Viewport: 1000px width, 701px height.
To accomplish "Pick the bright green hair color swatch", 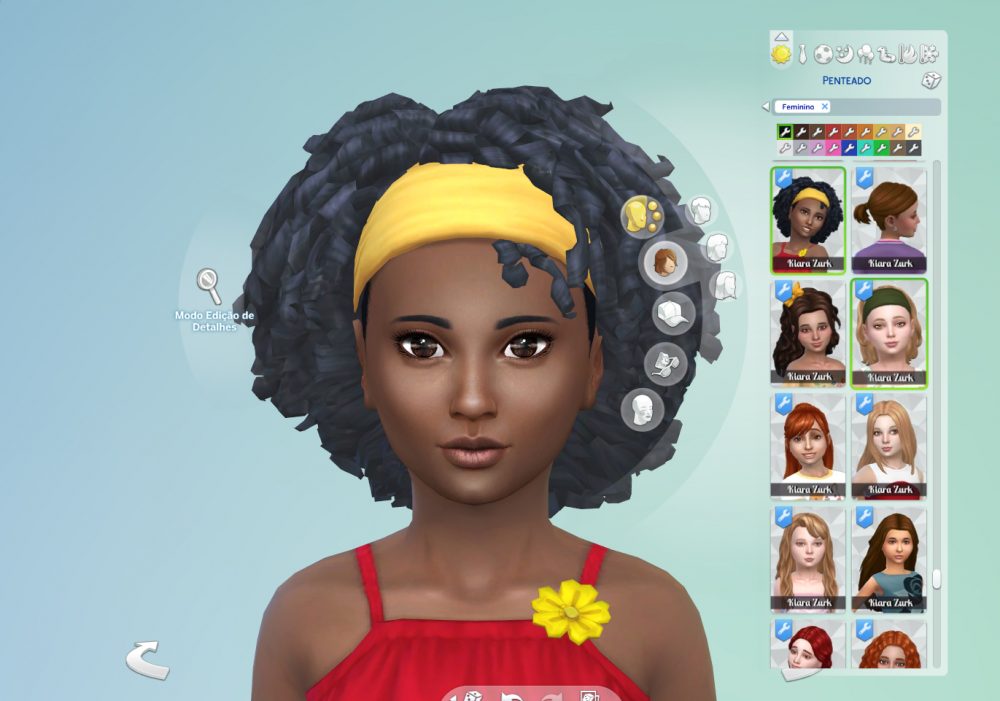I will [x=881, y=148].
